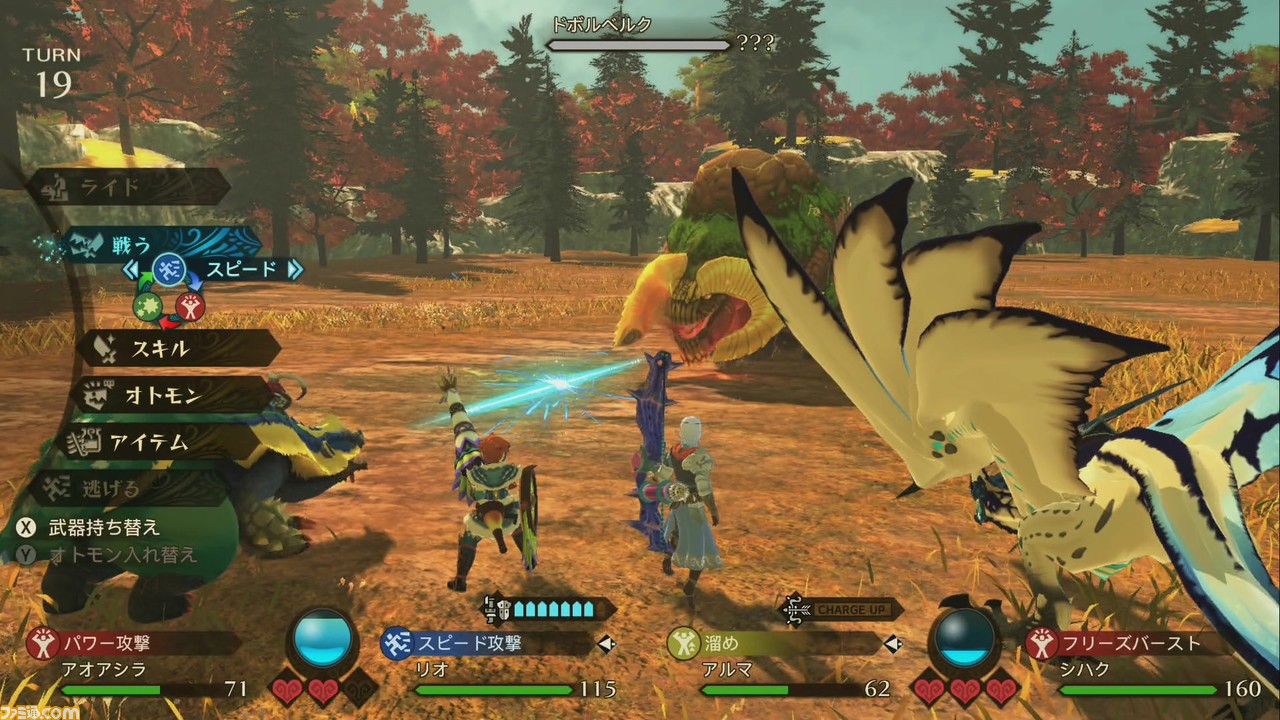Click the kinship gauge orb beside アオアシラ
This screenshot has height=720, width=1280.
coord(323,638)
